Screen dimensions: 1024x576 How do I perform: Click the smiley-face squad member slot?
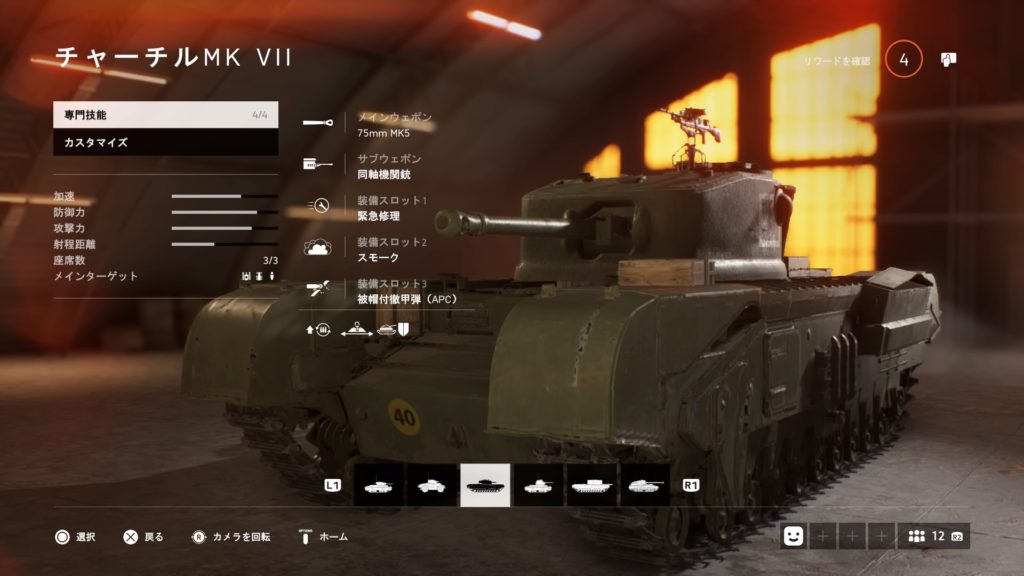[794, 537]
